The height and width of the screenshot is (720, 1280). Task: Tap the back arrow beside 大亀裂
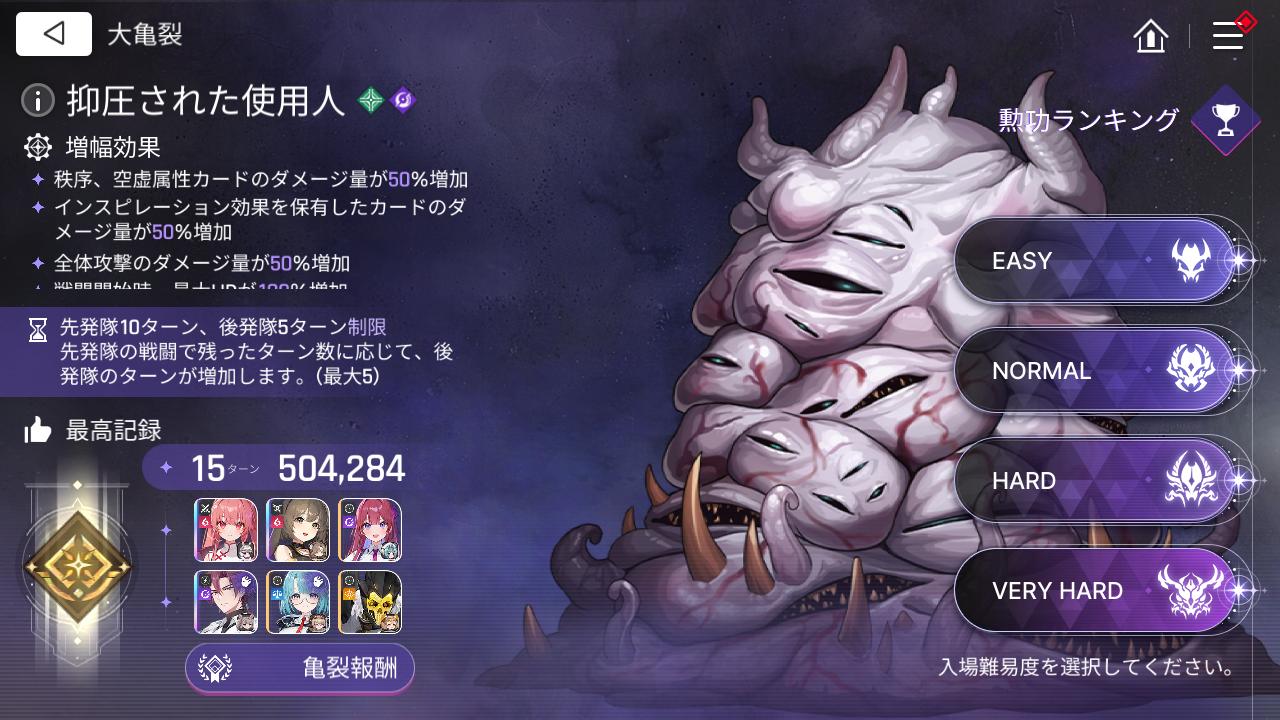click(x=53, y=33)
